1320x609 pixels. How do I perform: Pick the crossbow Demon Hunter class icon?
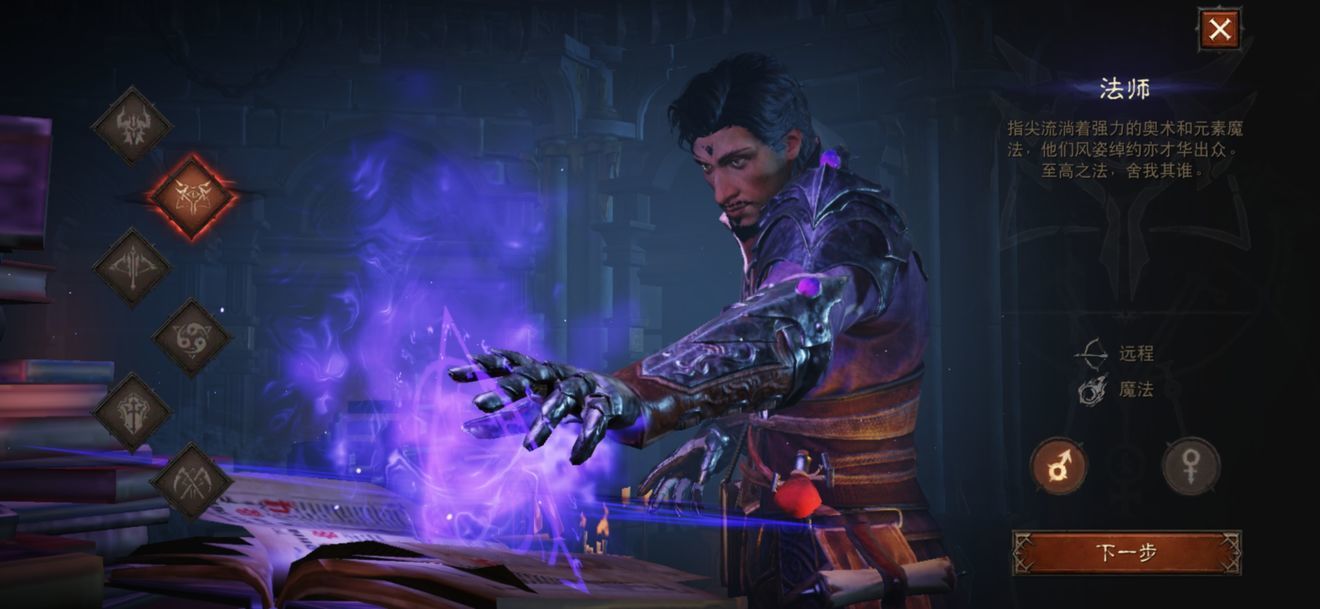pyautogui.click(x=132, y=267)
